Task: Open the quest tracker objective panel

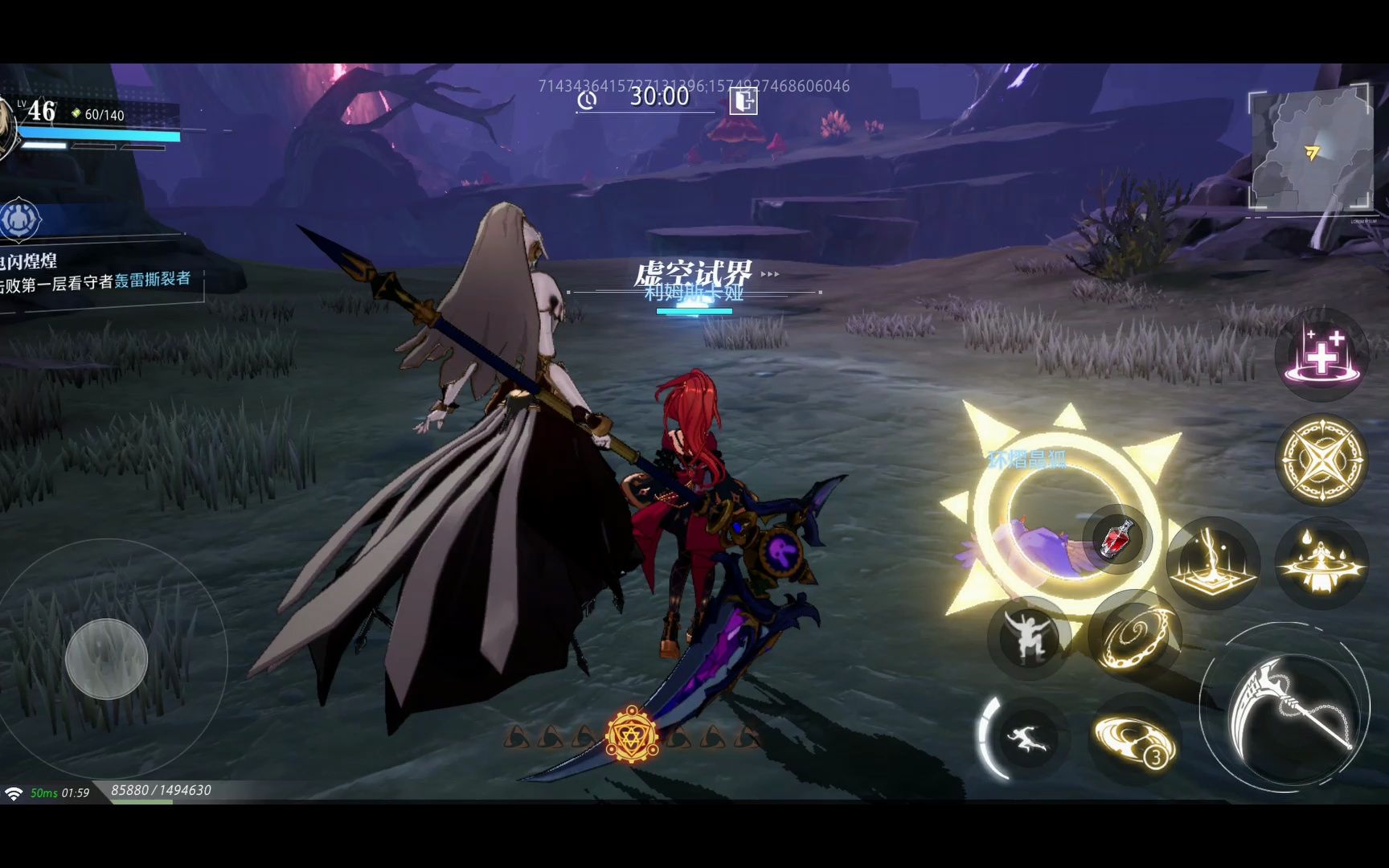Action: [x=96, y=272]
